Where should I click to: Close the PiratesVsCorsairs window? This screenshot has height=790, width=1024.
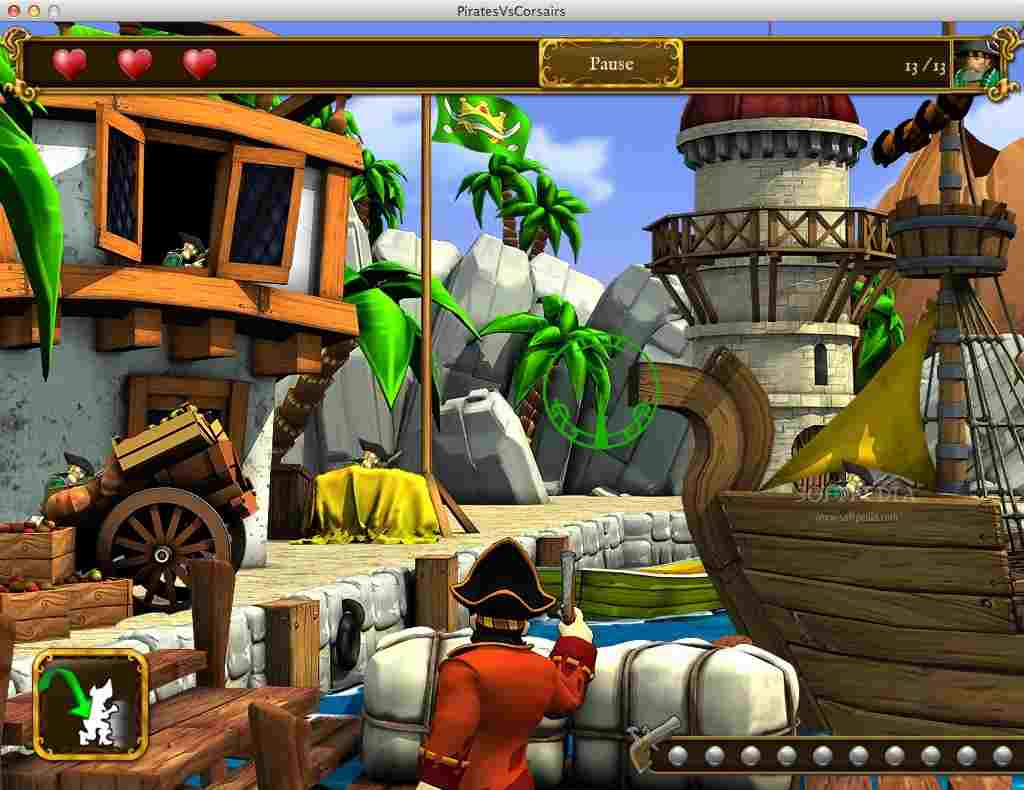tap(13, 10)
